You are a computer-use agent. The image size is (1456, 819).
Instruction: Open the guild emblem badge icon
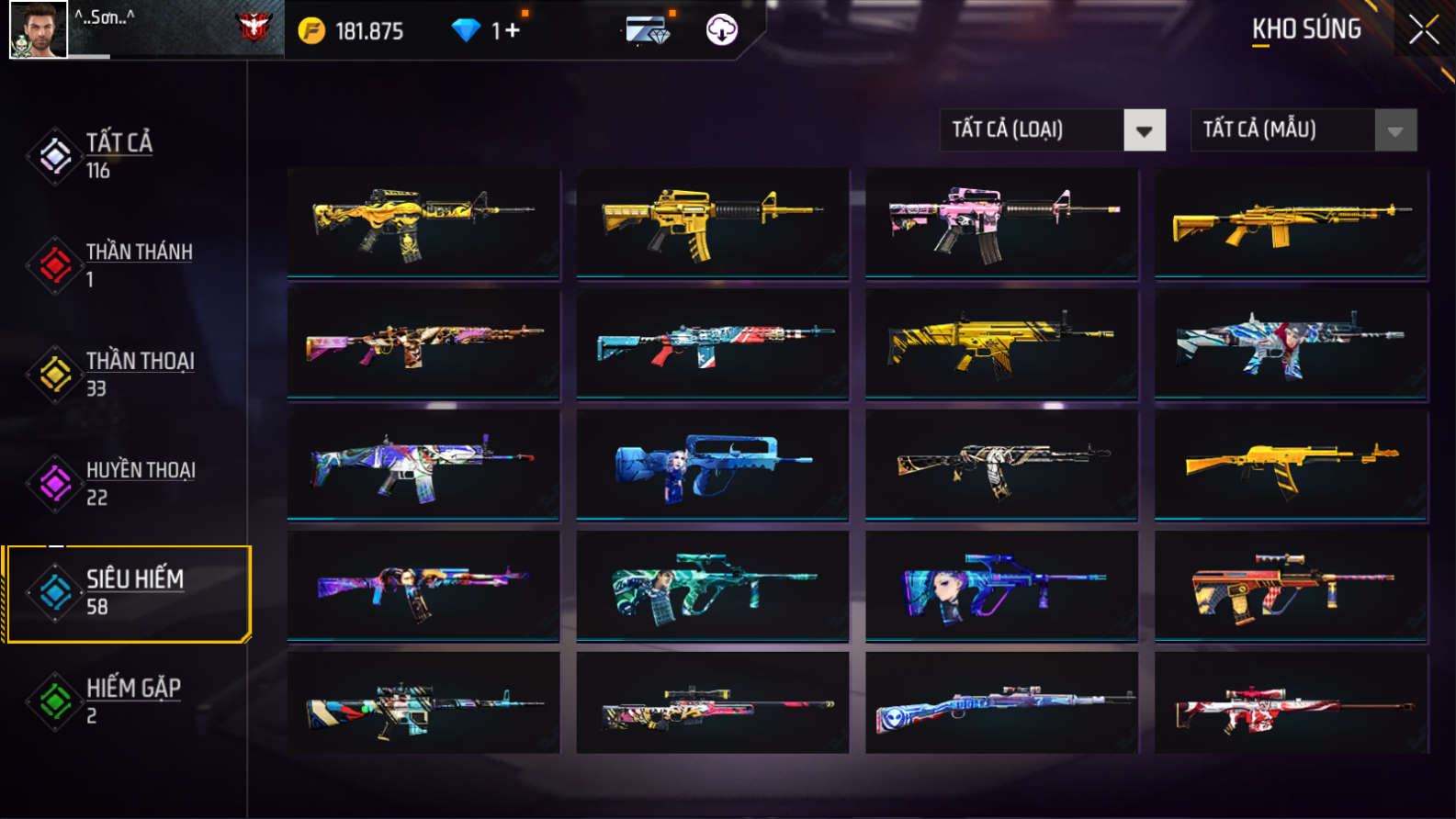click(x=254, y=28)
